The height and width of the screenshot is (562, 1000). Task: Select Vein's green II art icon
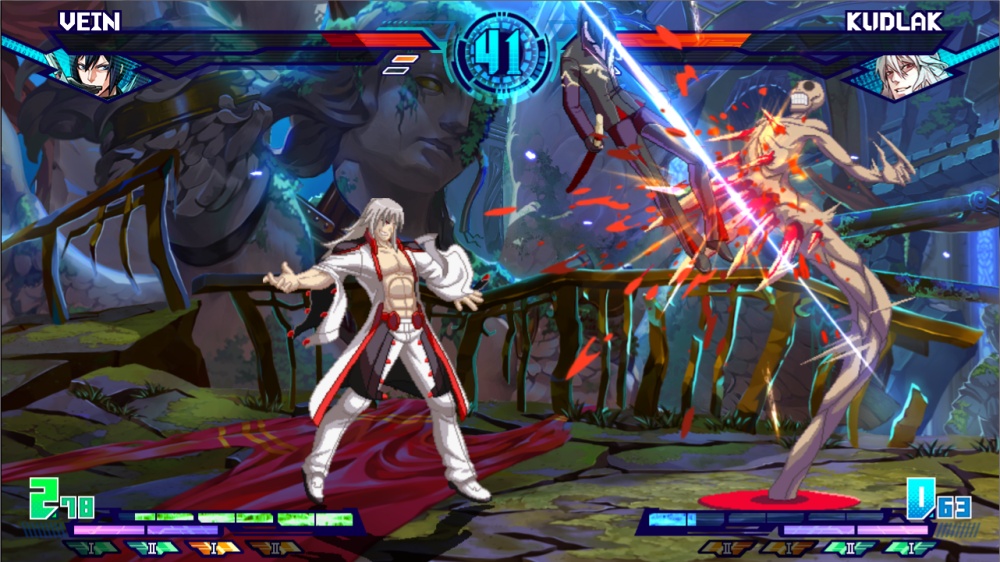(x=152, y=548)
